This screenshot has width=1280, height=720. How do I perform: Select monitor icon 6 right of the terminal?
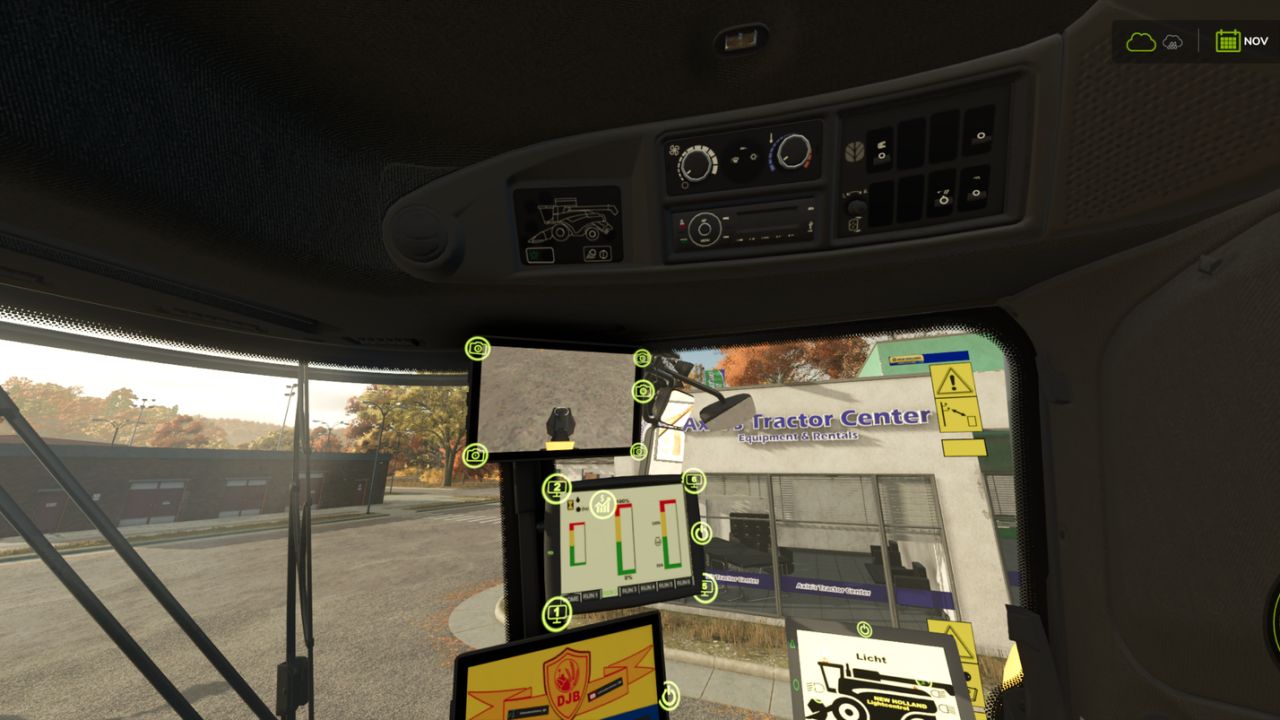click(x=694, y=479)
